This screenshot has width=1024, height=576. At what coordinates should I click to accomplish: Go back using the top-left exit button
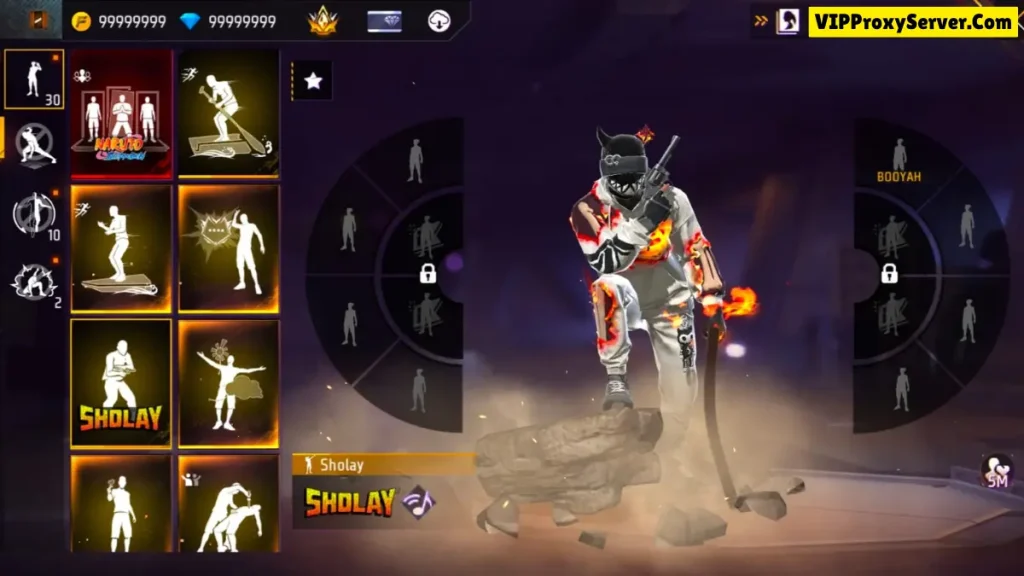[x=39, y=20]
